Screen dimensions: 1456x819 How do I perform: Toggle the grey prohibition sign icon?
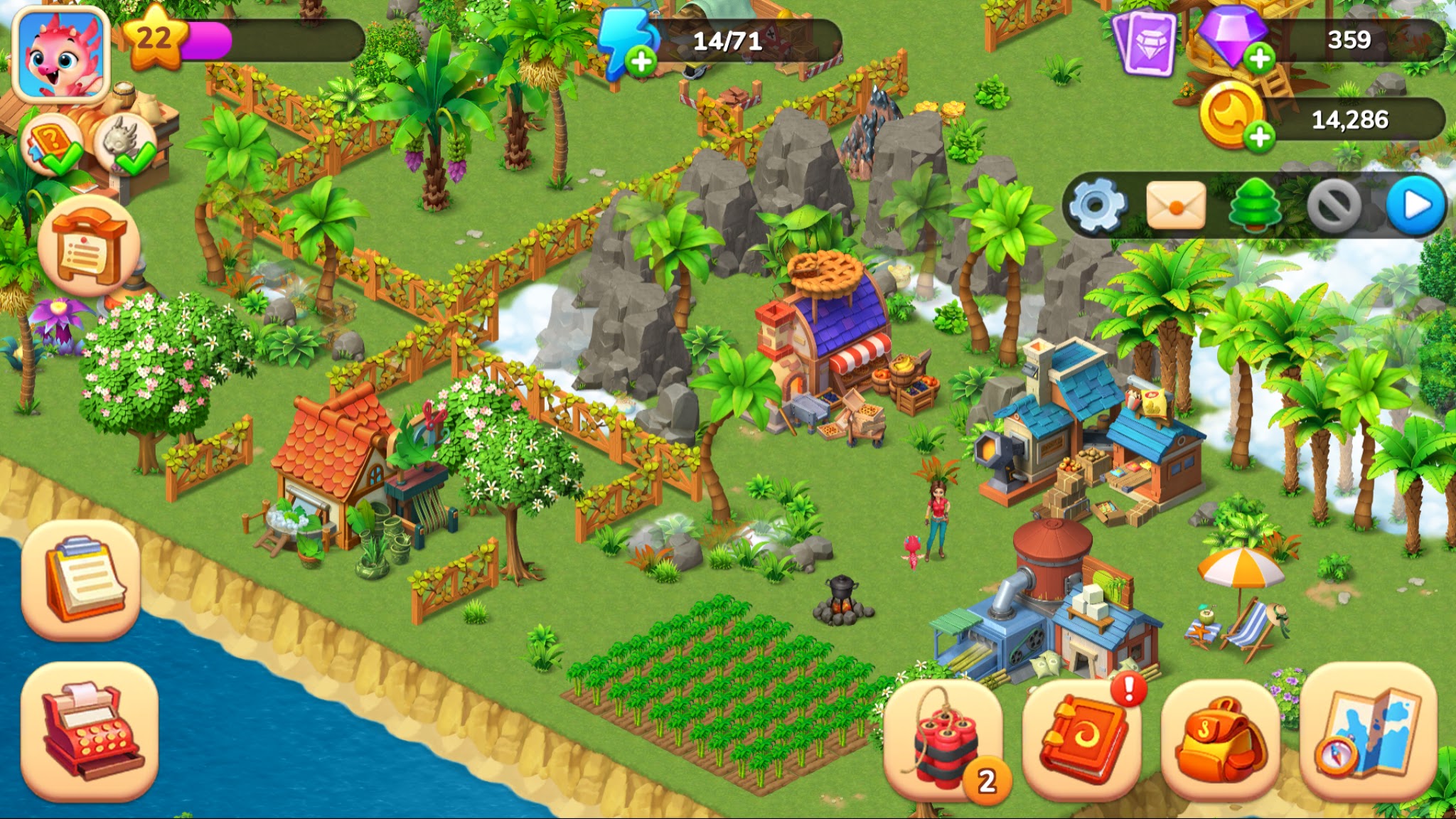(1334, 206)
